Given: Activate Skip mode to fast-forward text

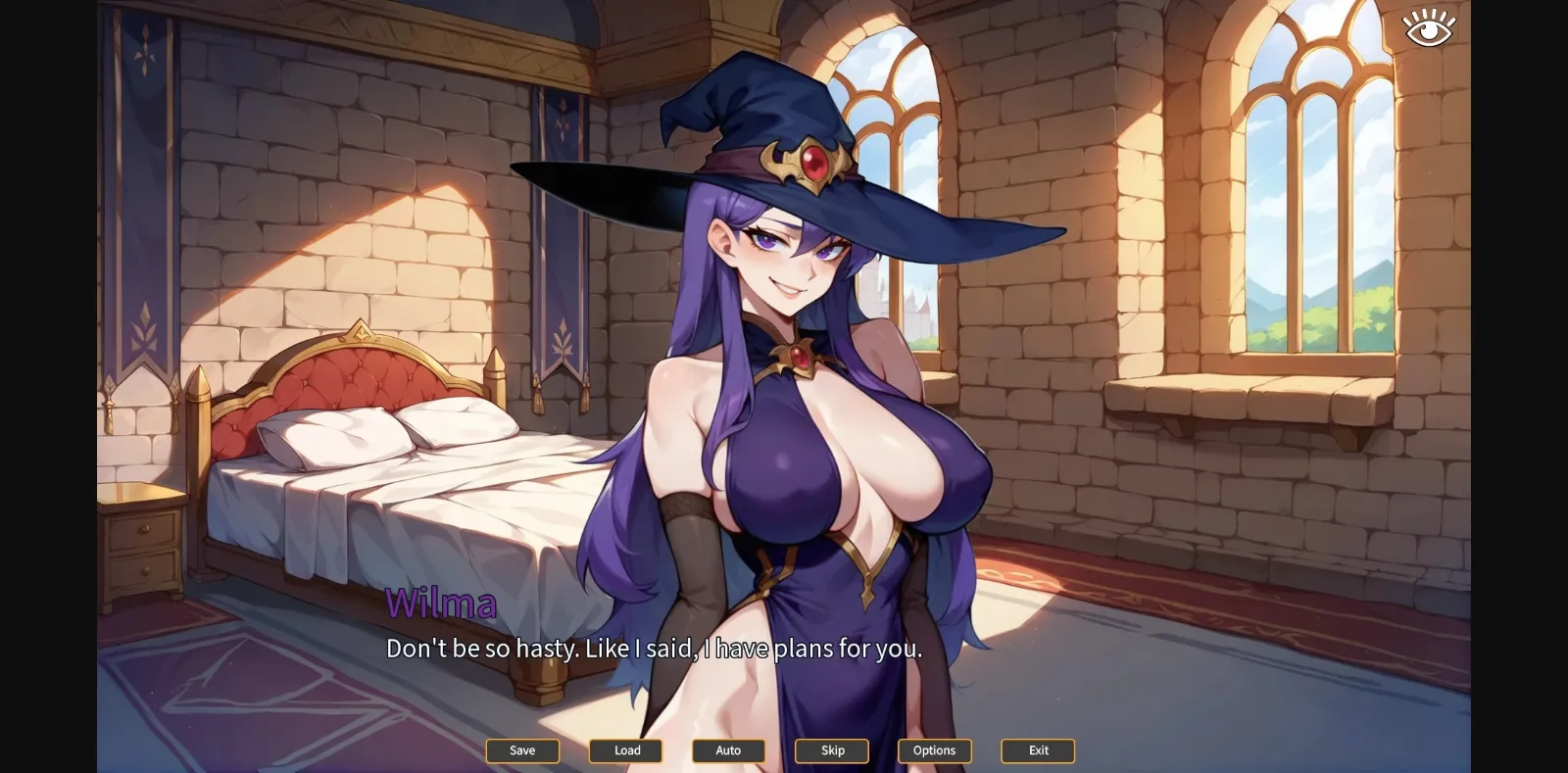Looking at the screenshot, I should (x=831, y=750).
